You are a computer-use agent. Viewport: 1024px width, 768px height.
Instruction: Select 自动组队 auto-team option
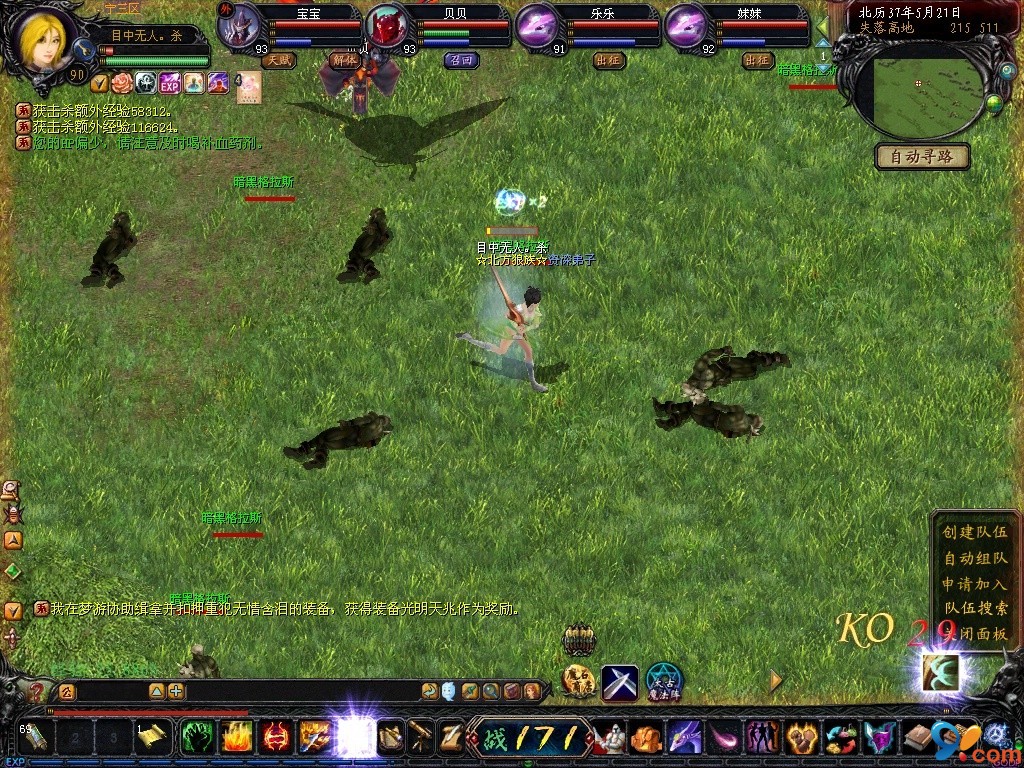point(974,558)
